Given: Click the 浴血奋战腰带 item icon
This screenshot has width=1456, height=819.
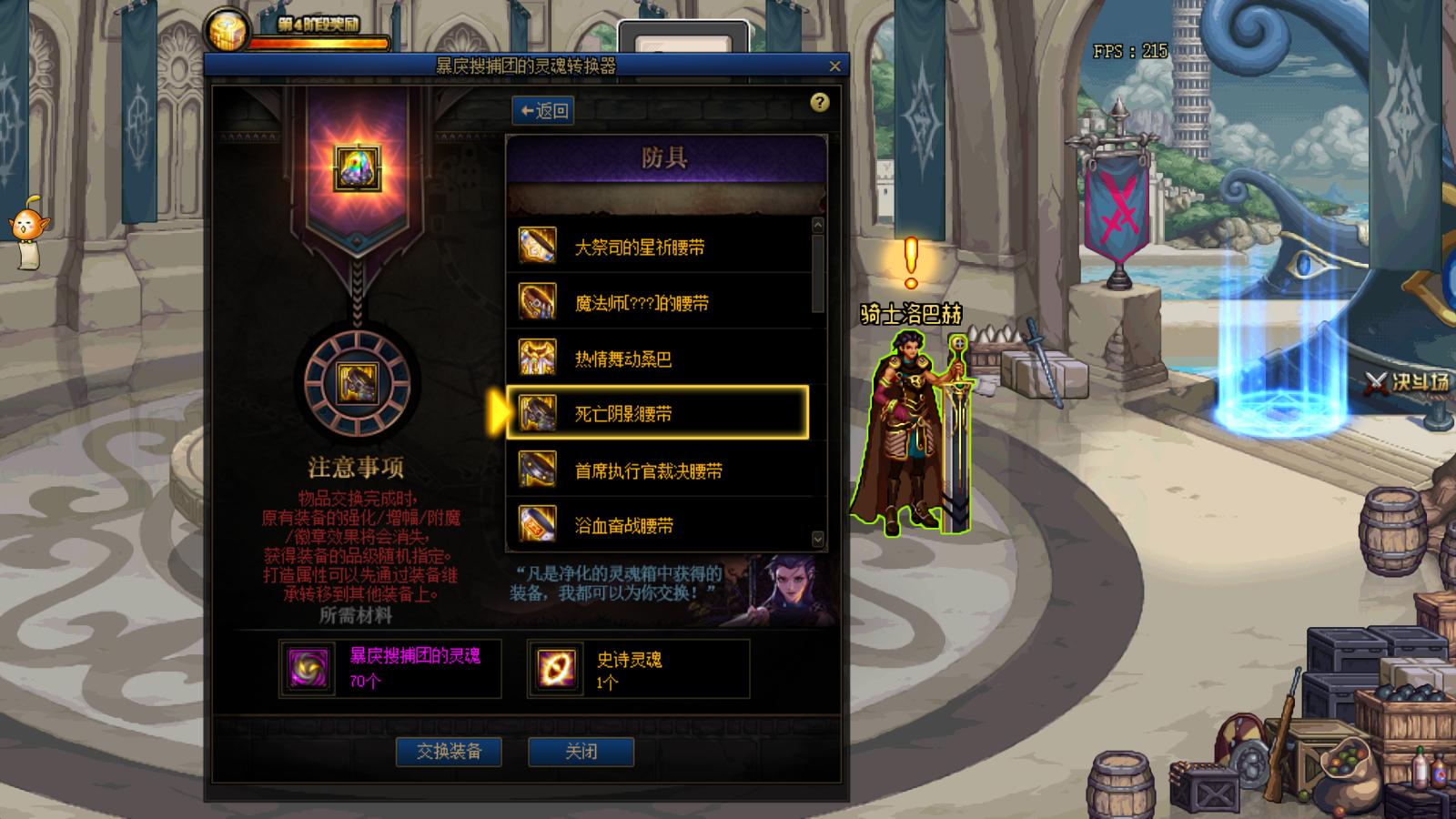Looking at the screenshot, I should (x=538, y=522).
